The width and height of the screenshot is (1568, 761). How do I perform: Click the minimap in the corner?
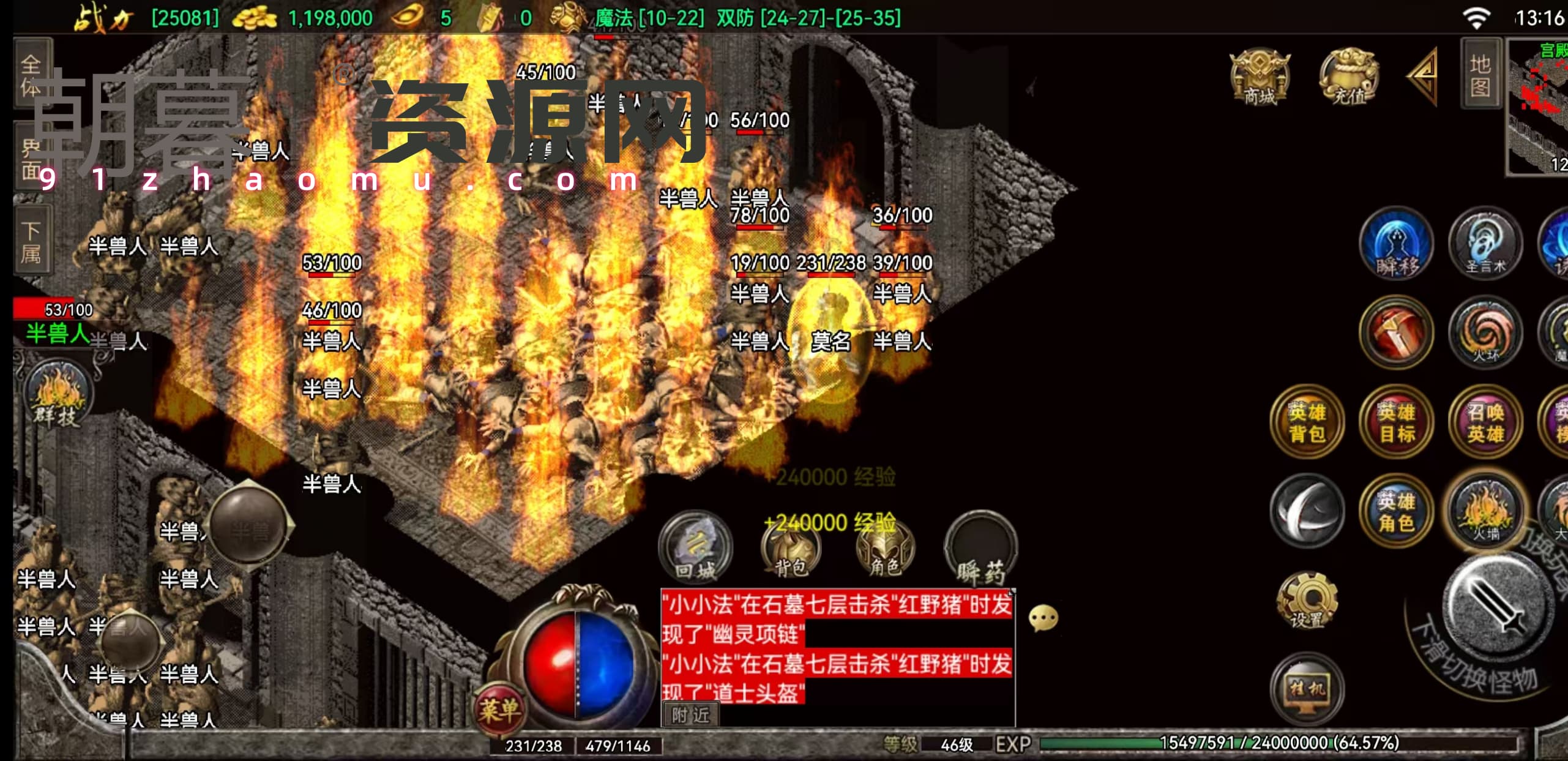[1537, 107]
